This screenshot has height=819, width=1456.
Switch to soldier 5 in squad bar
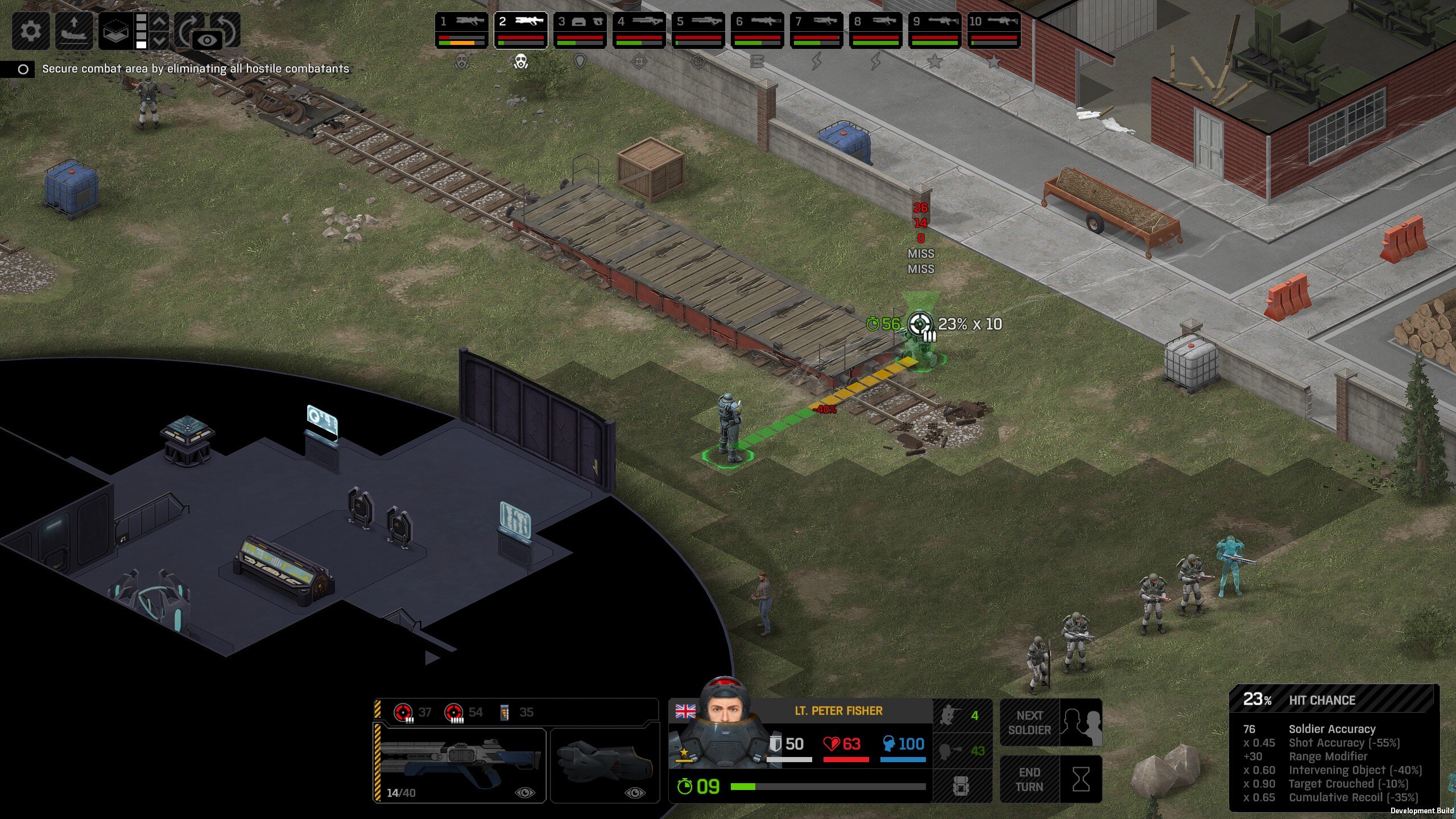point(698,30)
